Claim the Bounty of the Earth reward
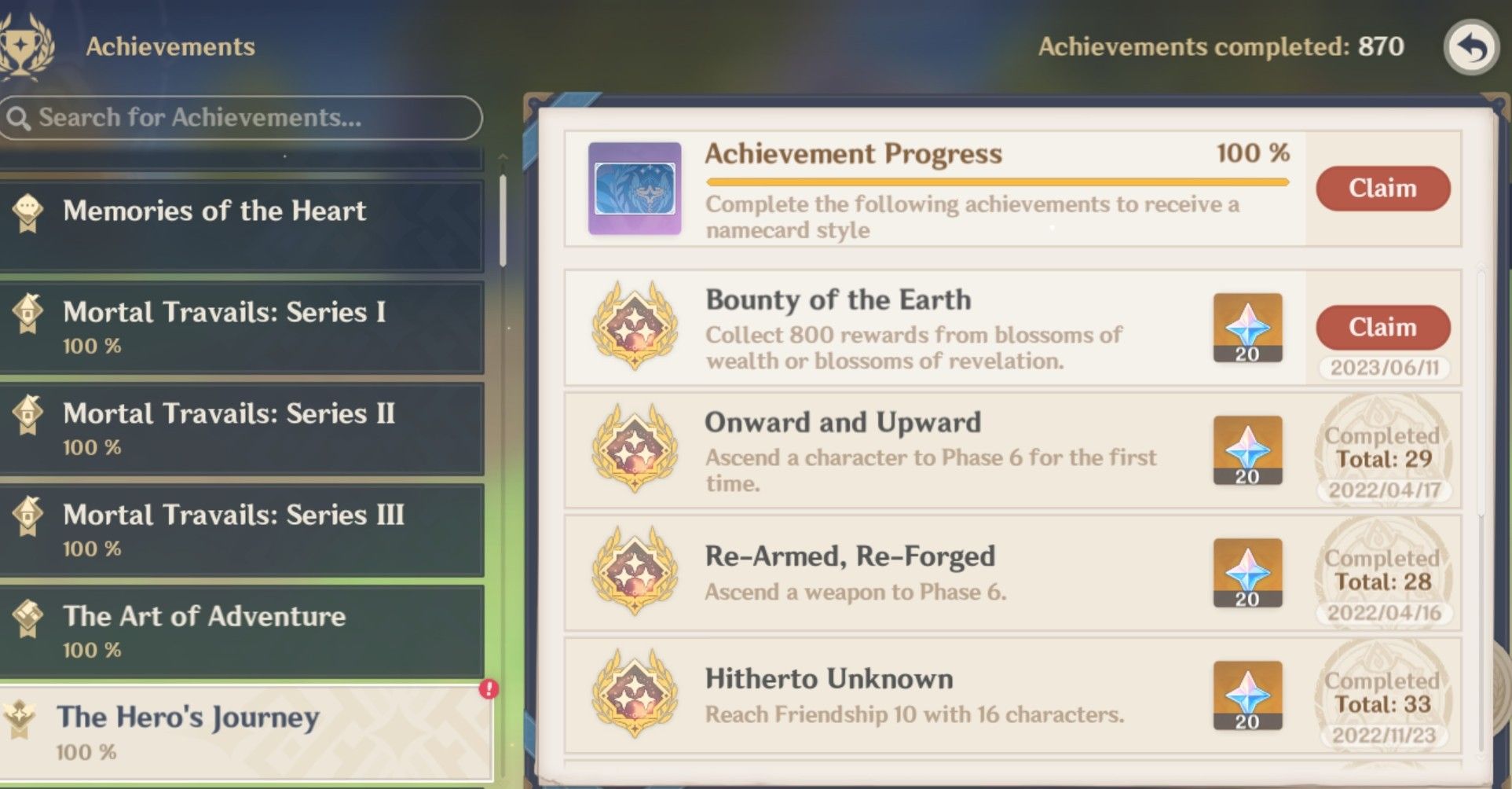The height and width of the screenshot is (789, 1512). [x=1382, y=328]
